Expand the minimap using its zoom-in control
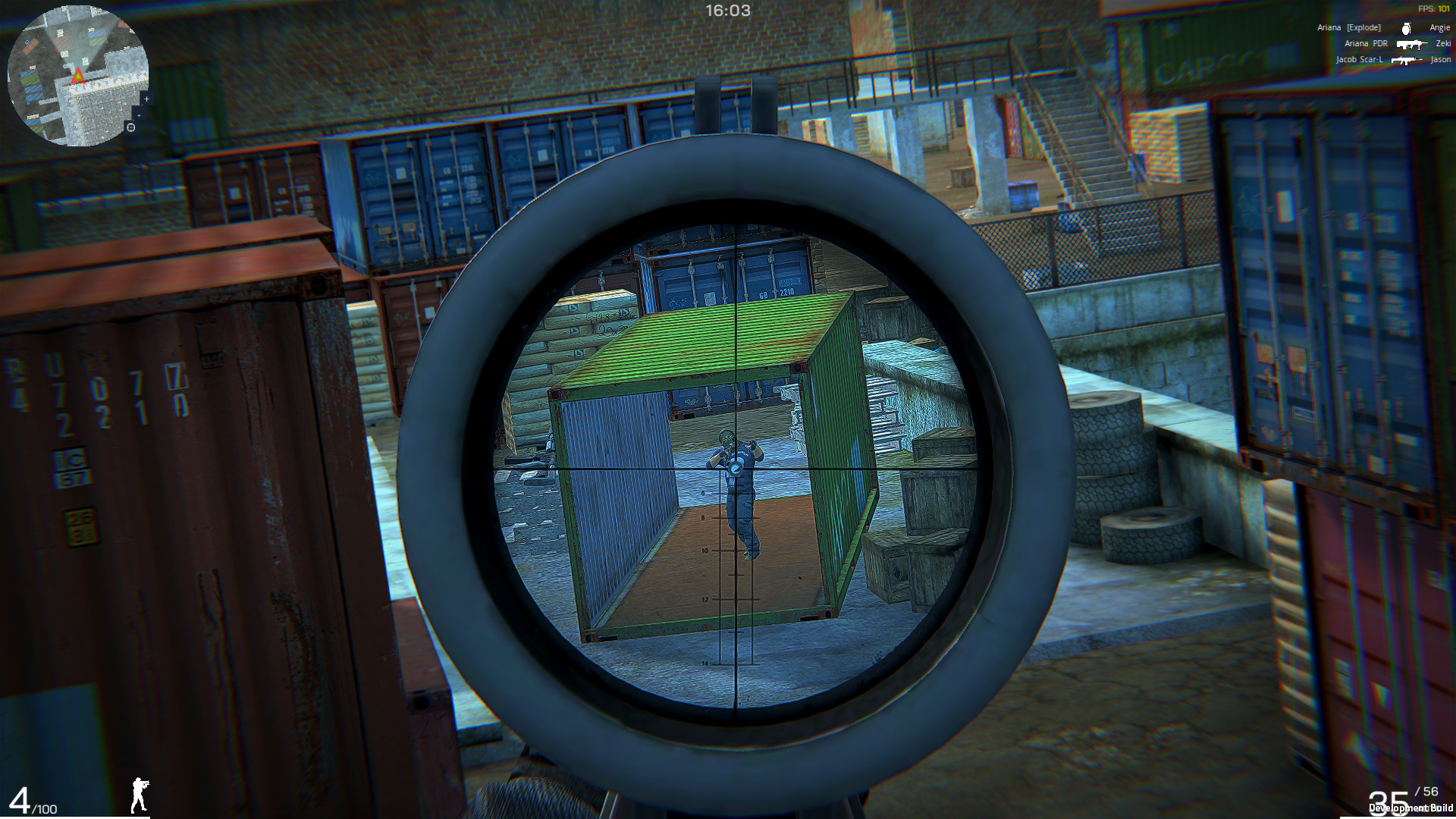Image resolution: width=1456 pixels, height=819 pixels. (x=146, y=99)
